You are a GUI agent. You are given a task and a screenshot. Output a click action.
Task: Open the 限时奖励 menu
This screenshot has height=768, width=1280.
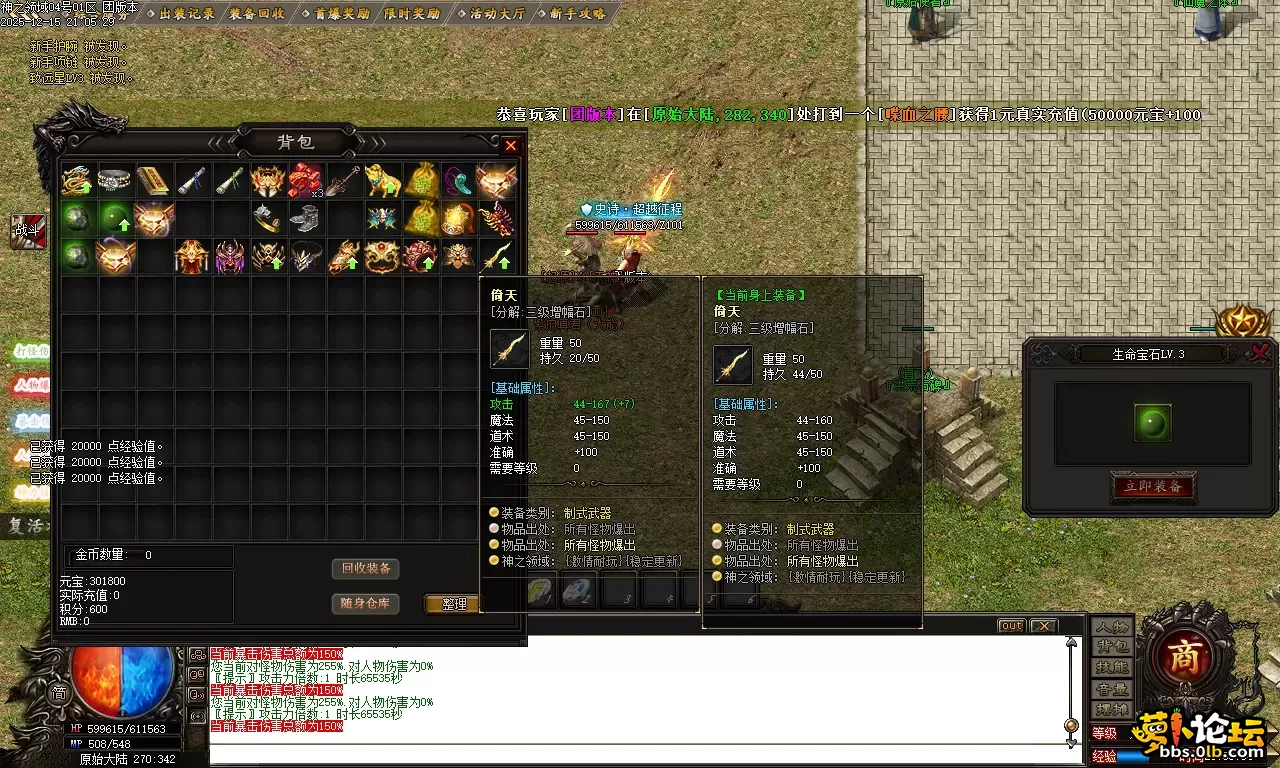click(x=411, y=14)
